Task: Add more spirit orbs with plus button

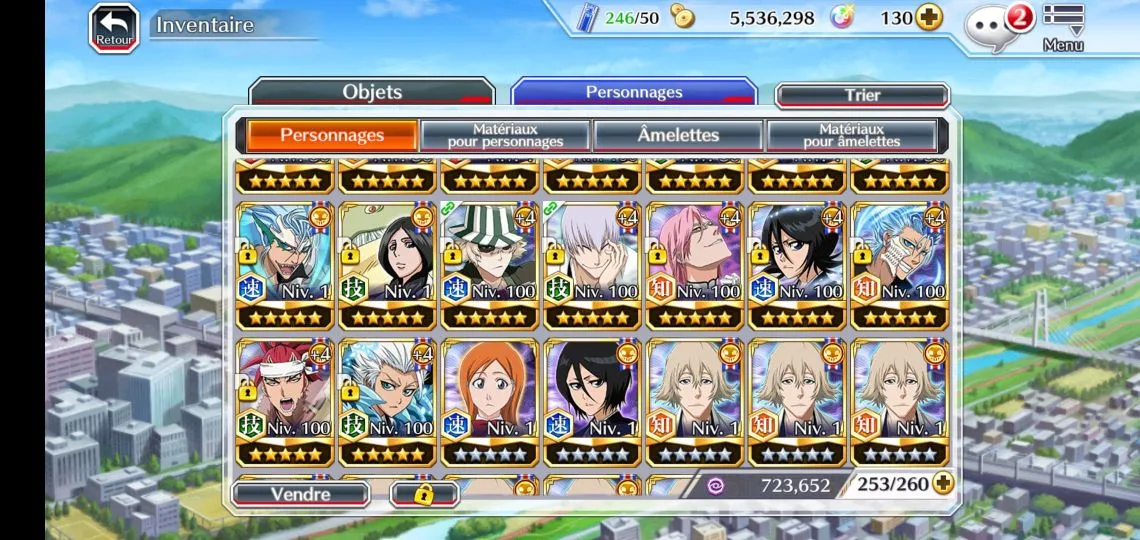Action: 929,18
